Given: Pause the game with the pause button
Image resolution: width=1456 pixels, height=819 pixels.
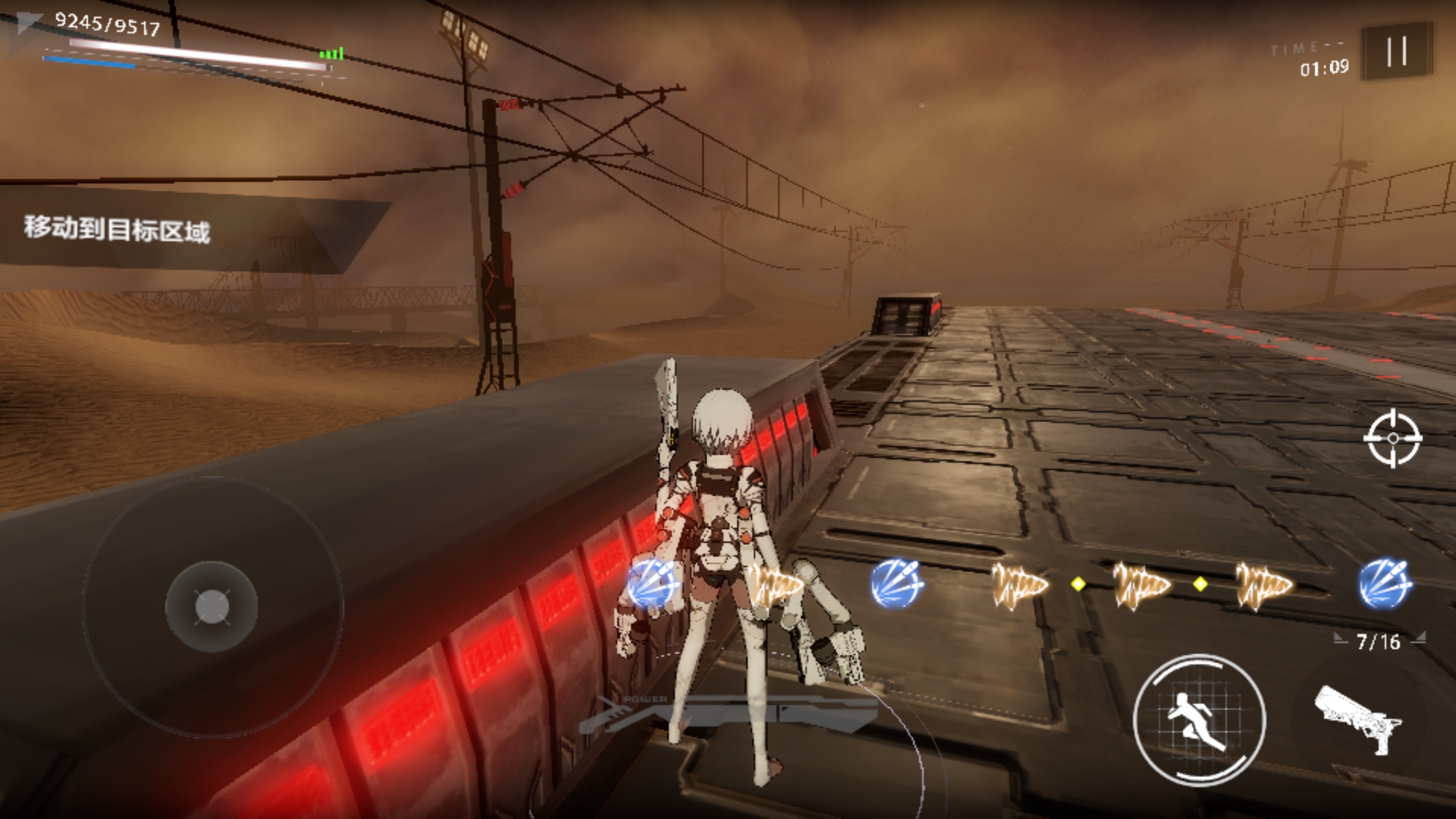Looking at the screenshot, I should point(1396,52).
